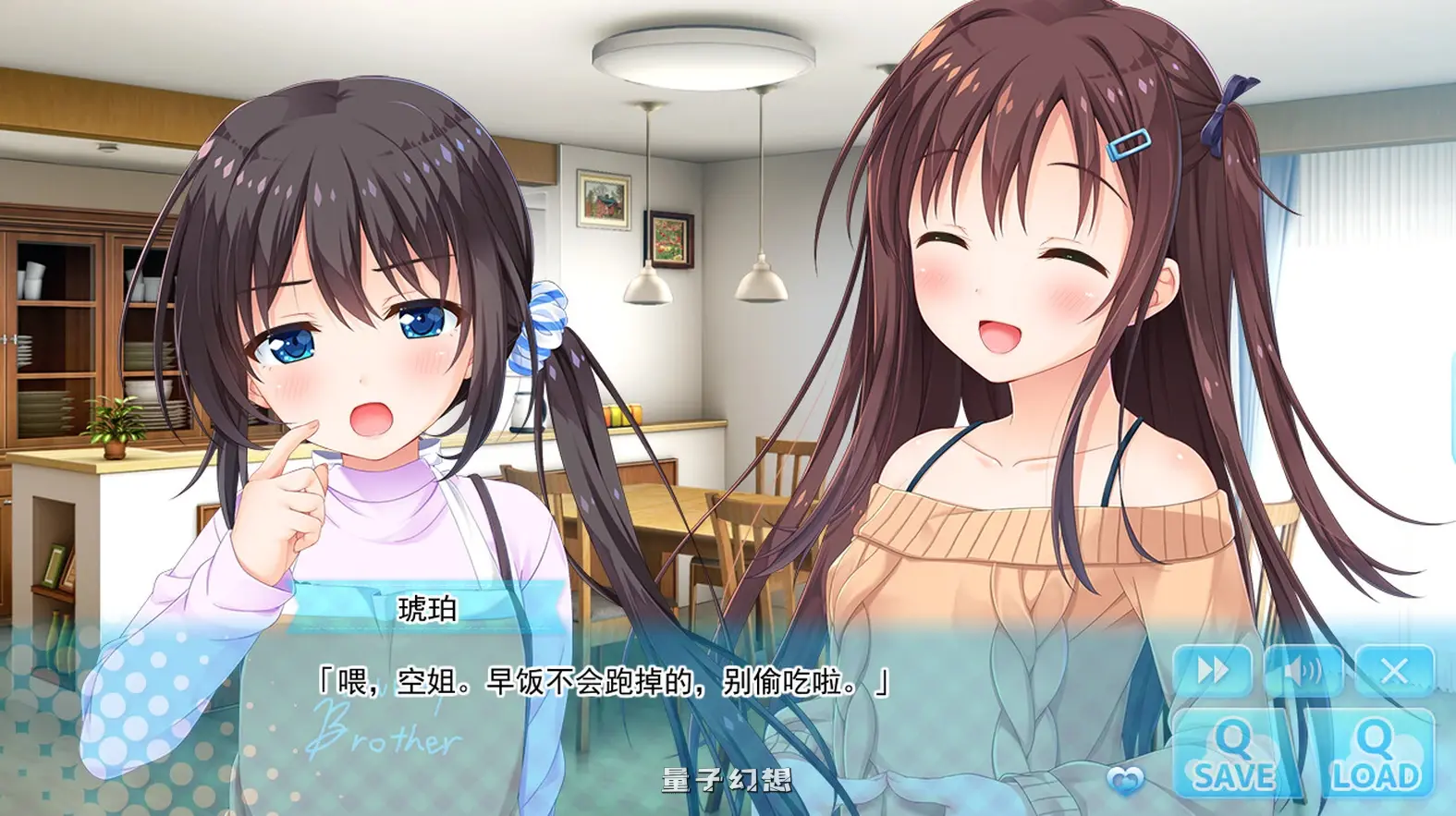
Task: Hide the dialogue box with the X icon
Action: [x=1393, y=670]
